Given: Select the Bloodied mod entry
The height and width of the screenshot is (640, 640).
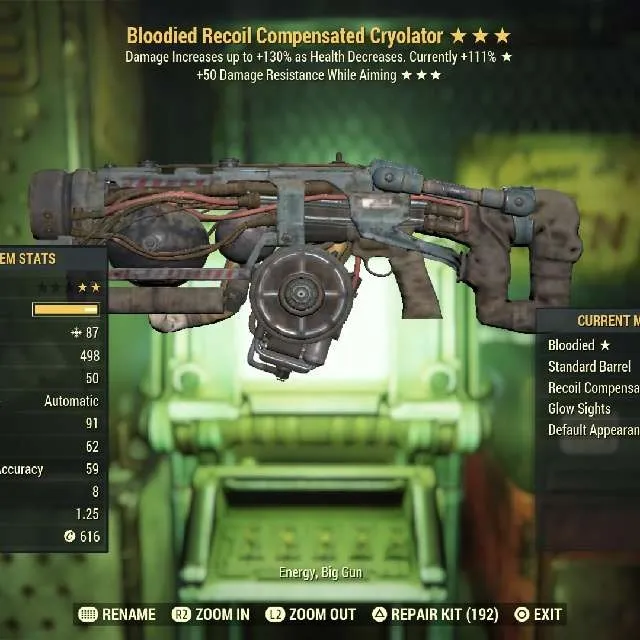Looking at the screenshot, I should (578, 345).
